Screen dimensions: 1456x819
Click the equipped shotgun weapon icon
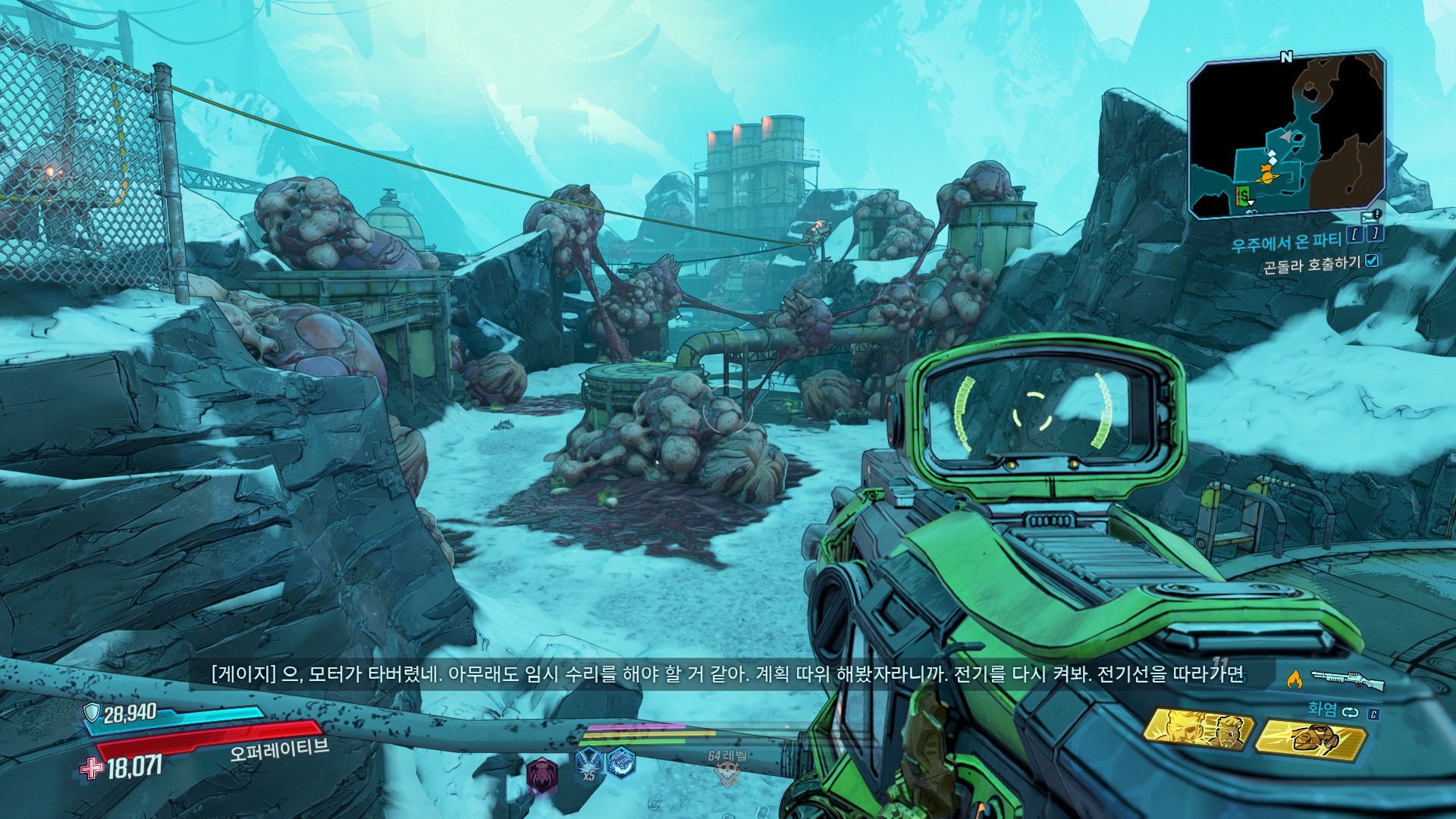tap(1347, 679)
